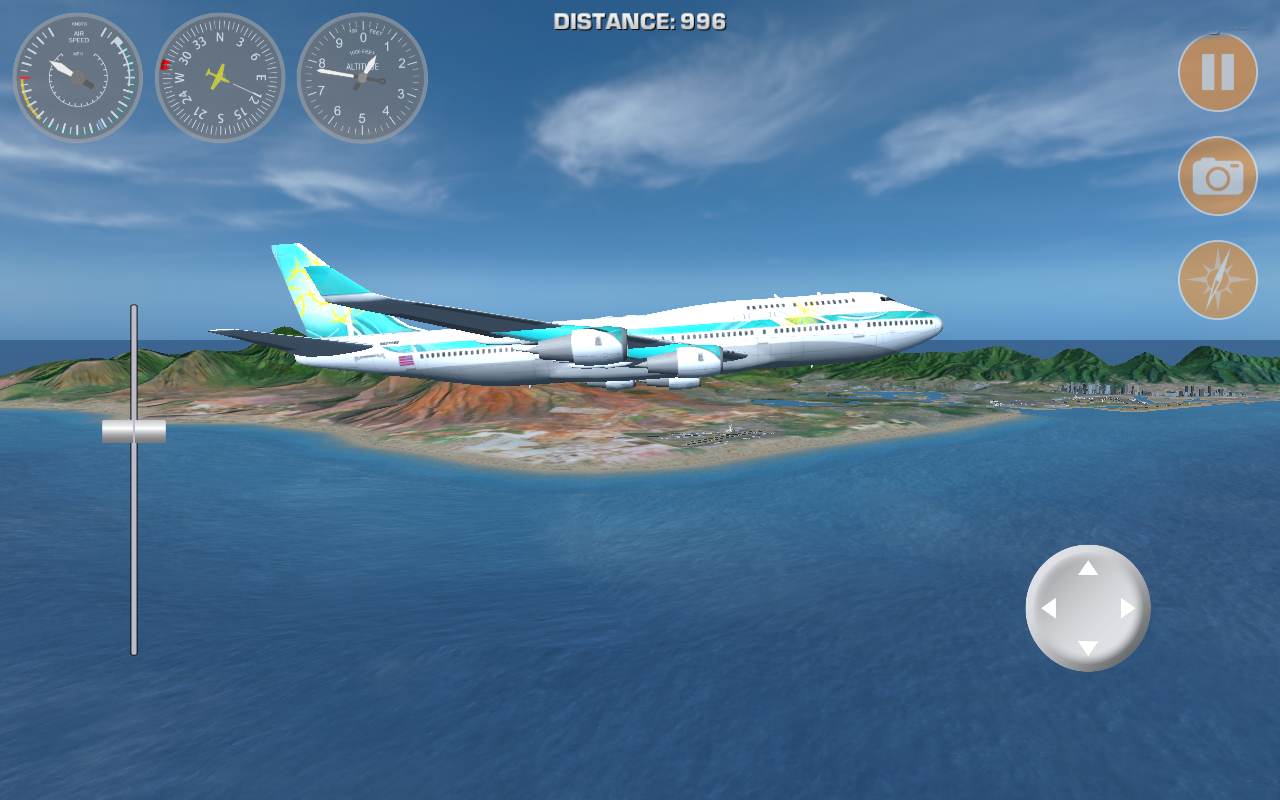
Task: Tap the down arrow on the joystick
Action: point(1088,648)
